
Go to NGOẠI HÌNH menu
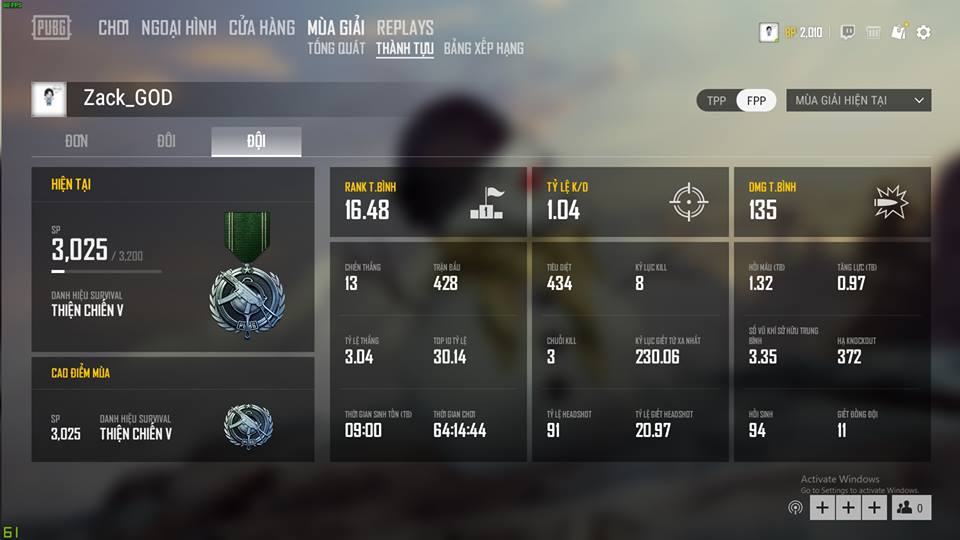point(179,28)
